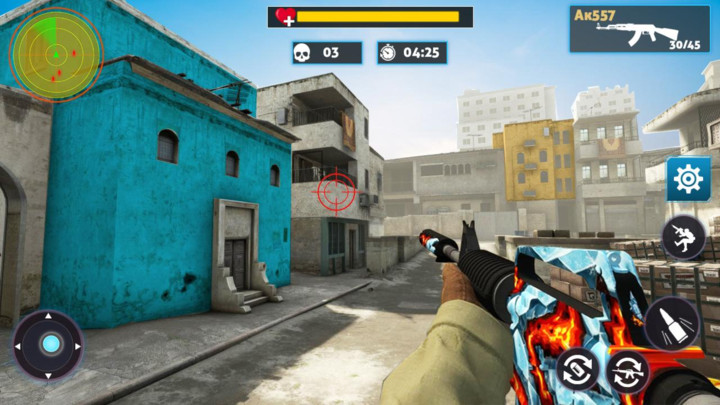Fire the weapon with the bullet button
Viewport: 720px width, 405px height.
(x=671, y=323)
